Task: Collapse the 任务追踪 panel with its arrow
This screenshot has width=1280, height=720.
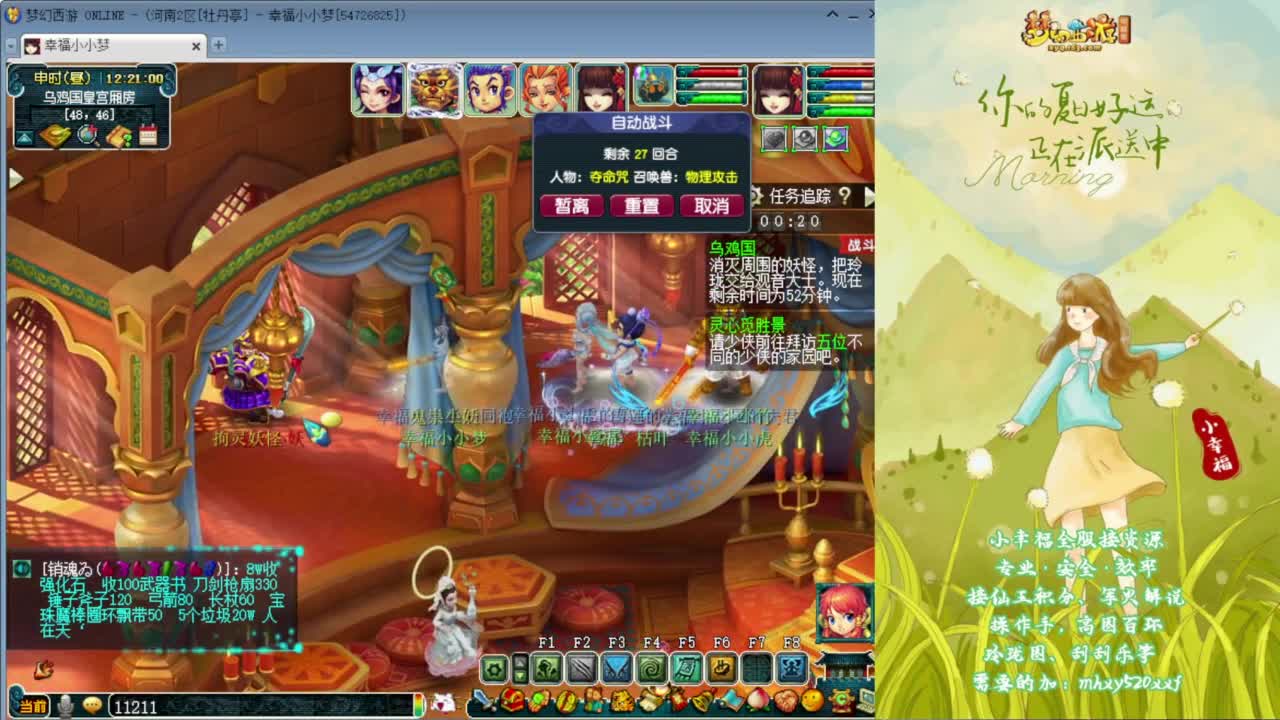Action: pyautogui.click(x=870, y=196)
